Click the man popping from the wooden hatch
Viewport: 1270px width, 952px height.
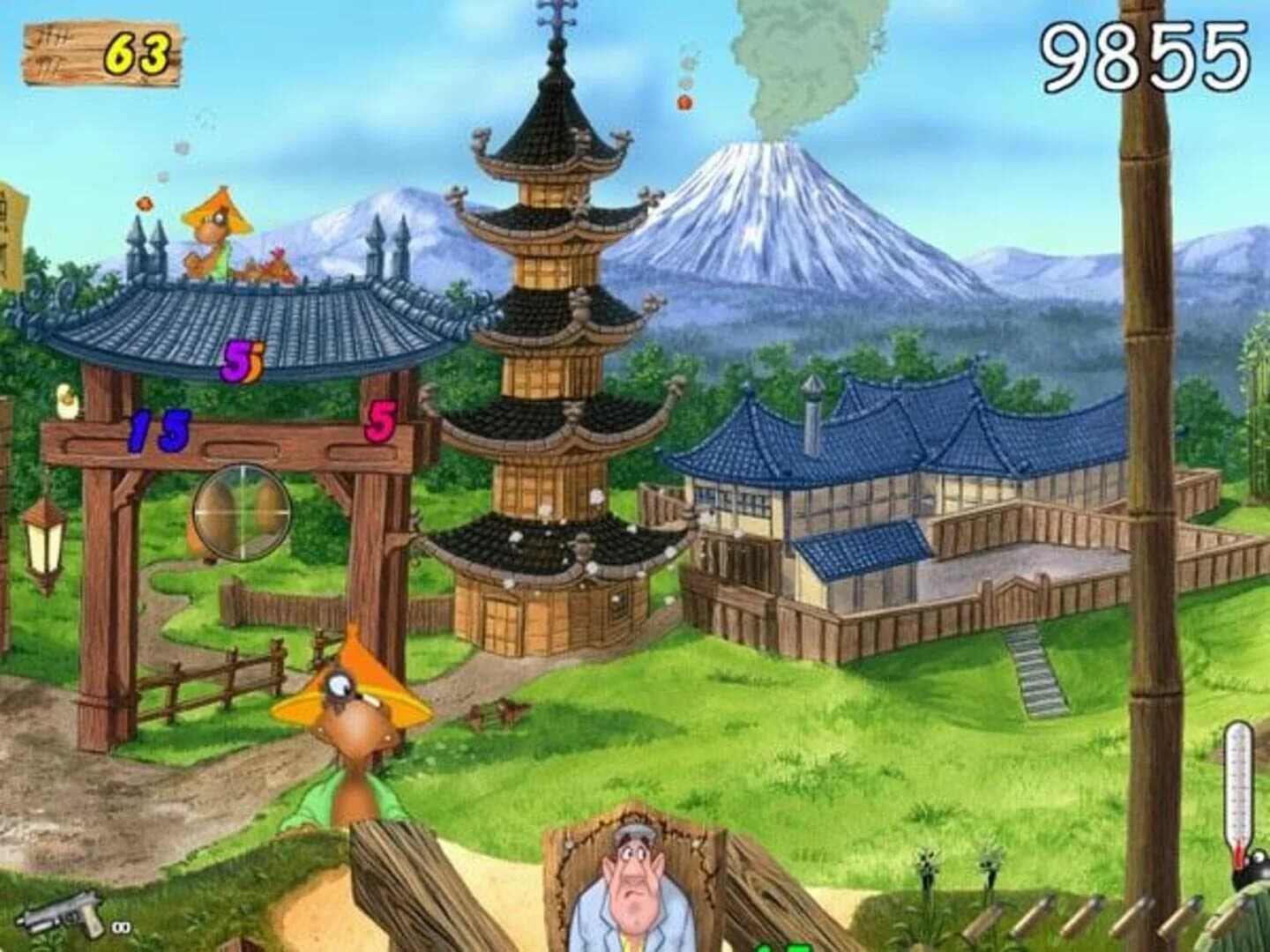click(x=637, y=881)
